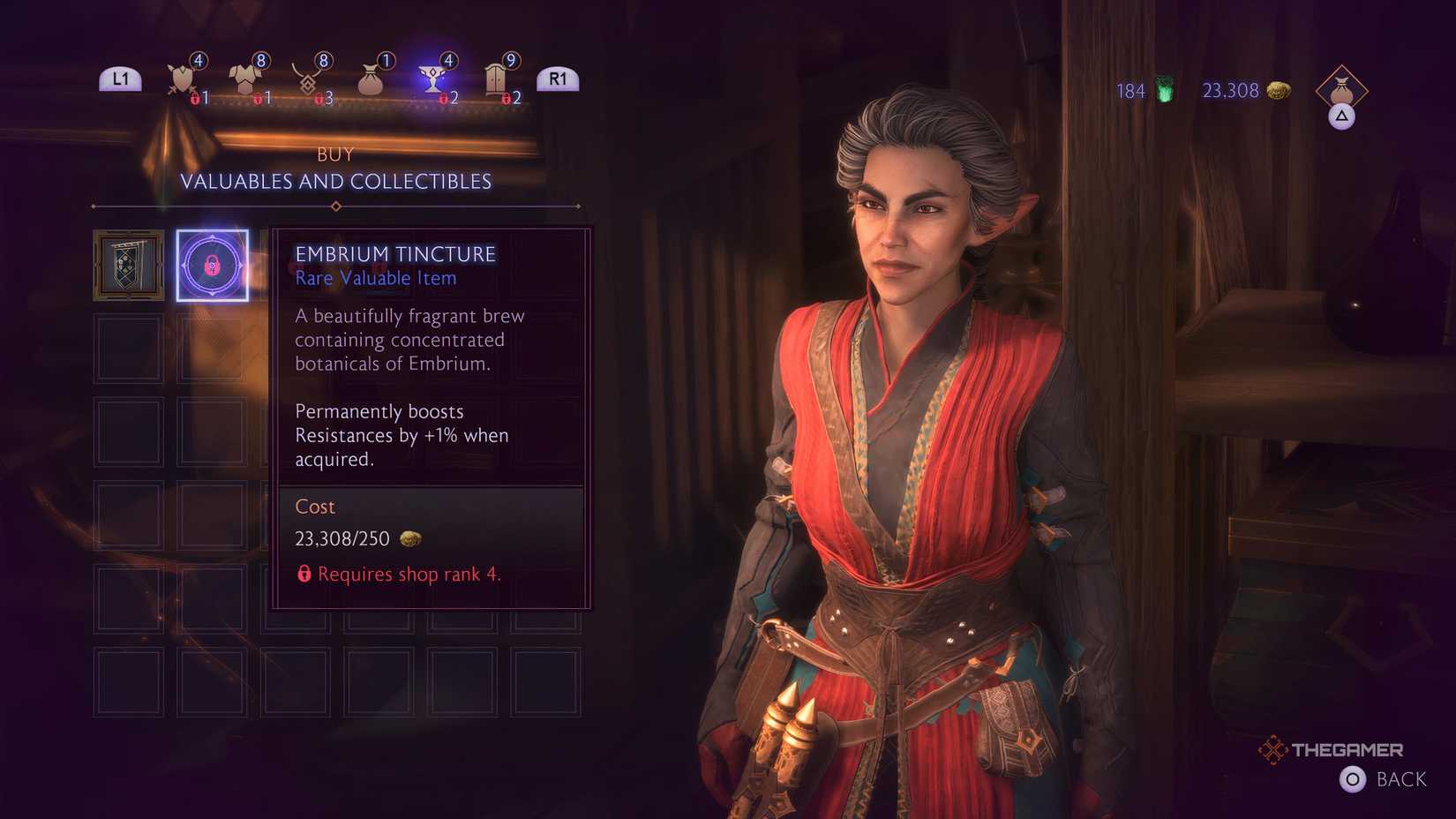1456x819 pixels.
Task: Select the banner item thumbnail
Action: (127, 265)
